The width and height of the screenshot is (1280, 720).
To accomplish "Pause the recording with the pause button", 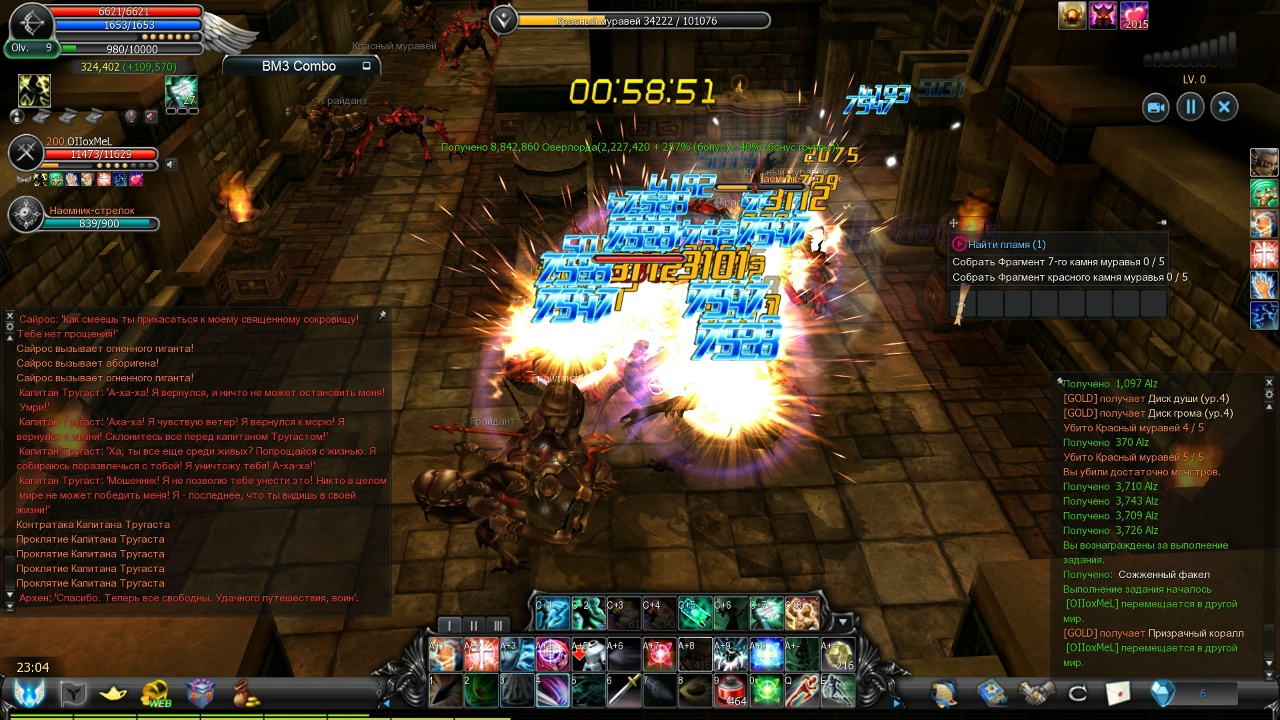I will 1190,107.
